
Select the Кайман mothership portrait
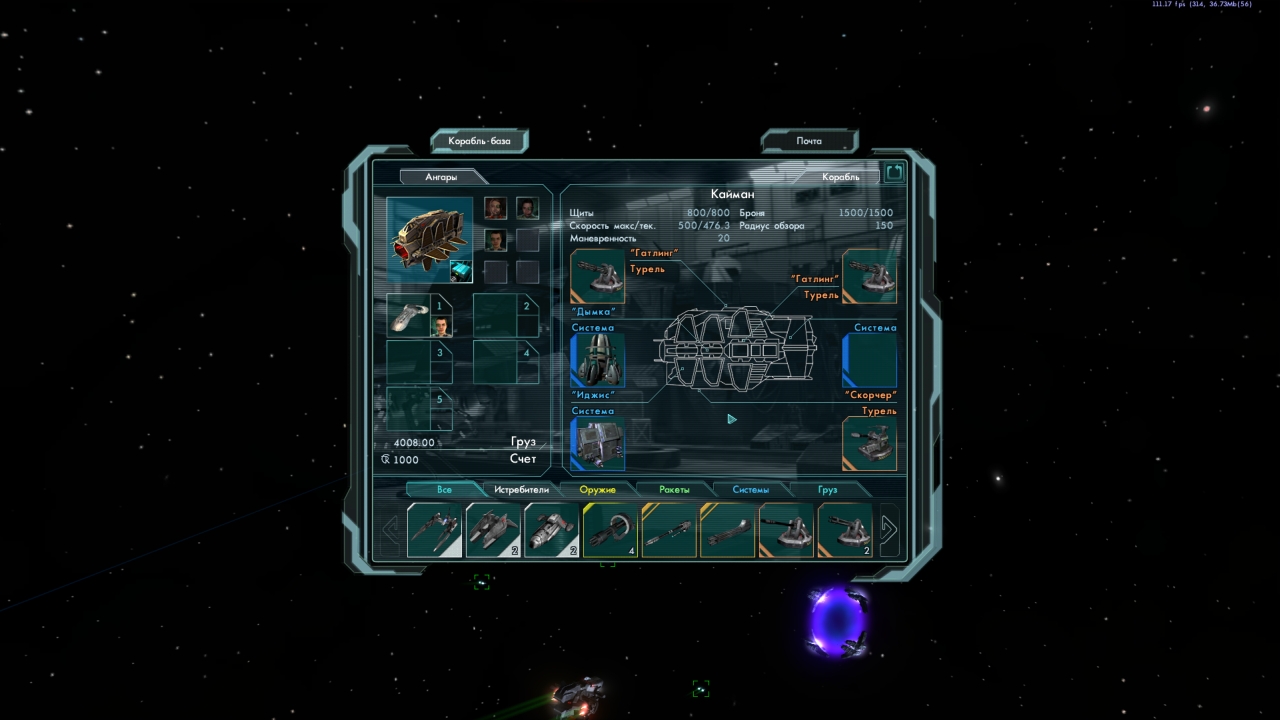(429, 241)
